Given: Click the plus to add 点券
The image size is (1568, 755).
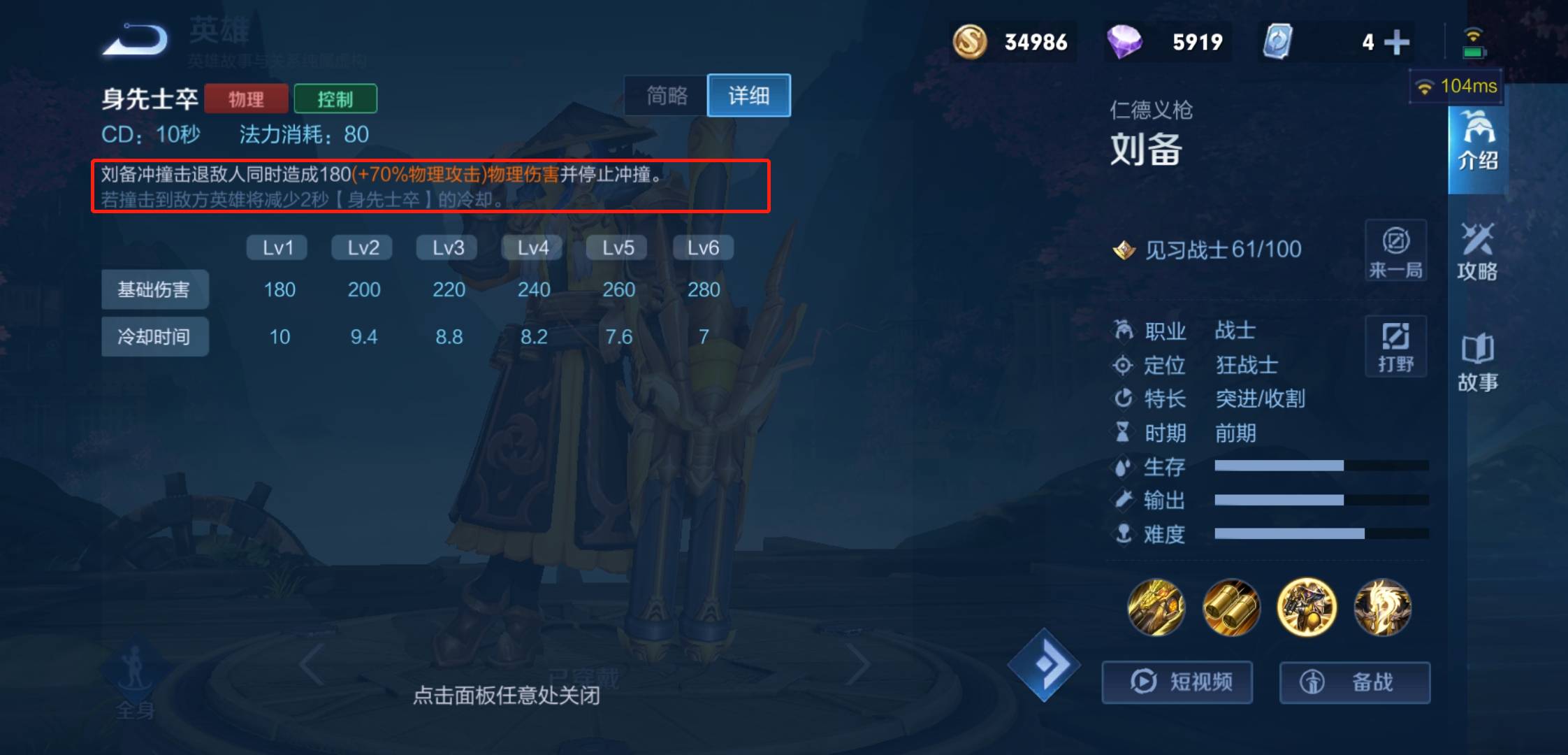Looking at the screenshot, I should click(1396, 42).
